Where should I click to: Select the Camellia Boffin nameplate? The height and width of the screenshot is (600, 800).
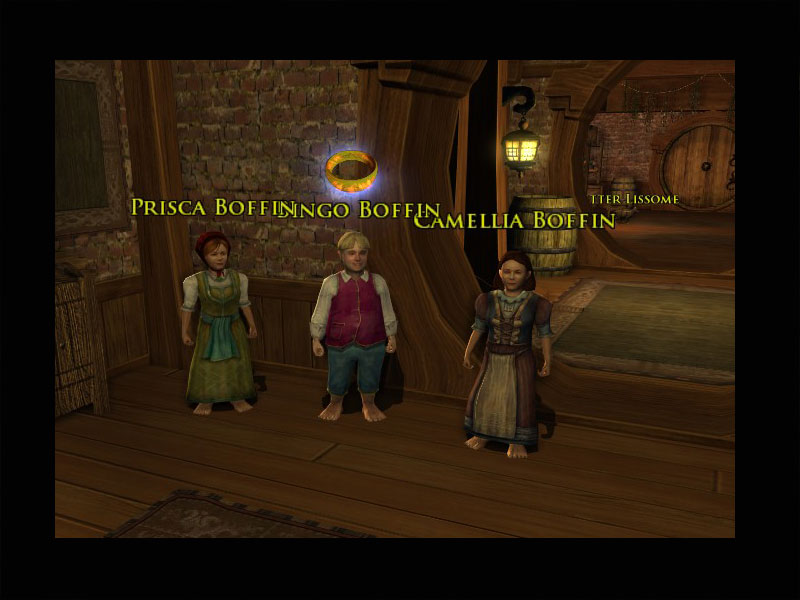(514, 220)
